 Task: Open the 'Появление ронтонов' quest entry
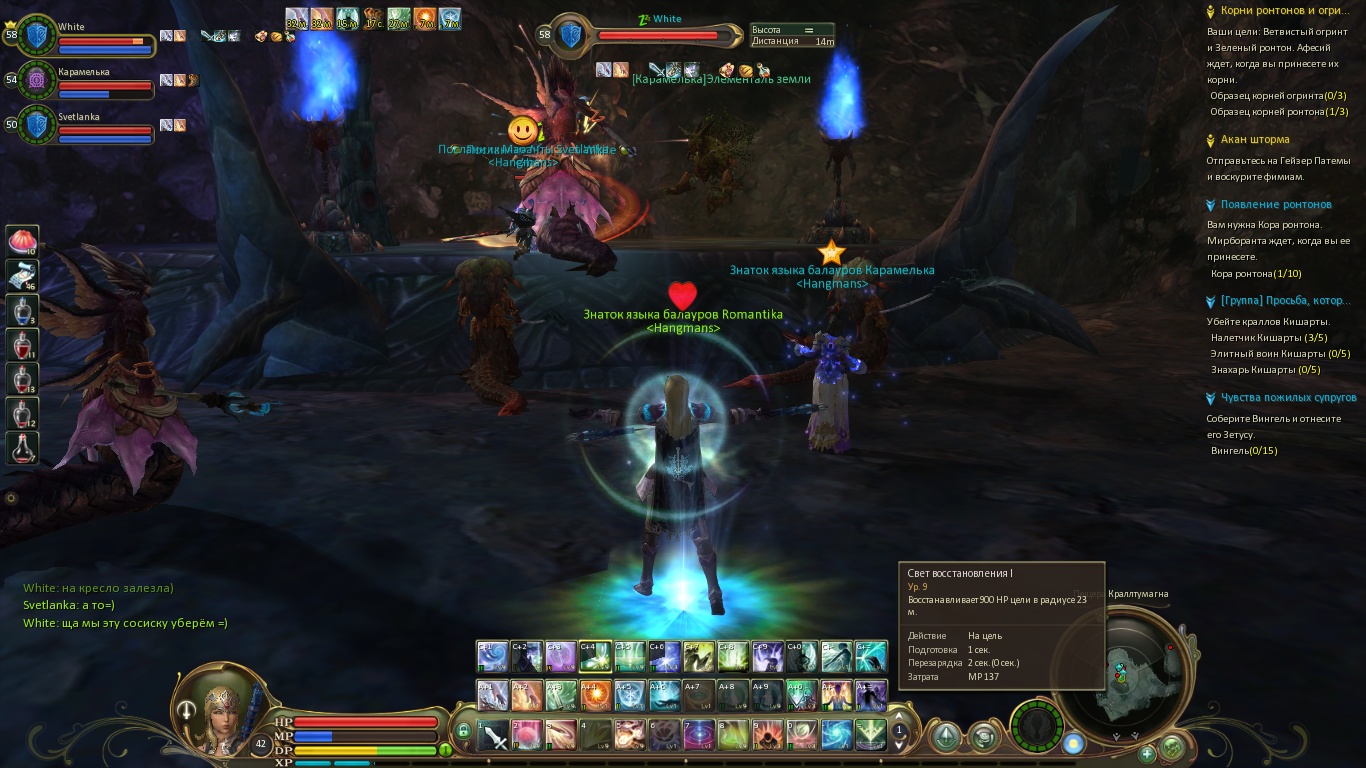click(x=1276, y=205)
